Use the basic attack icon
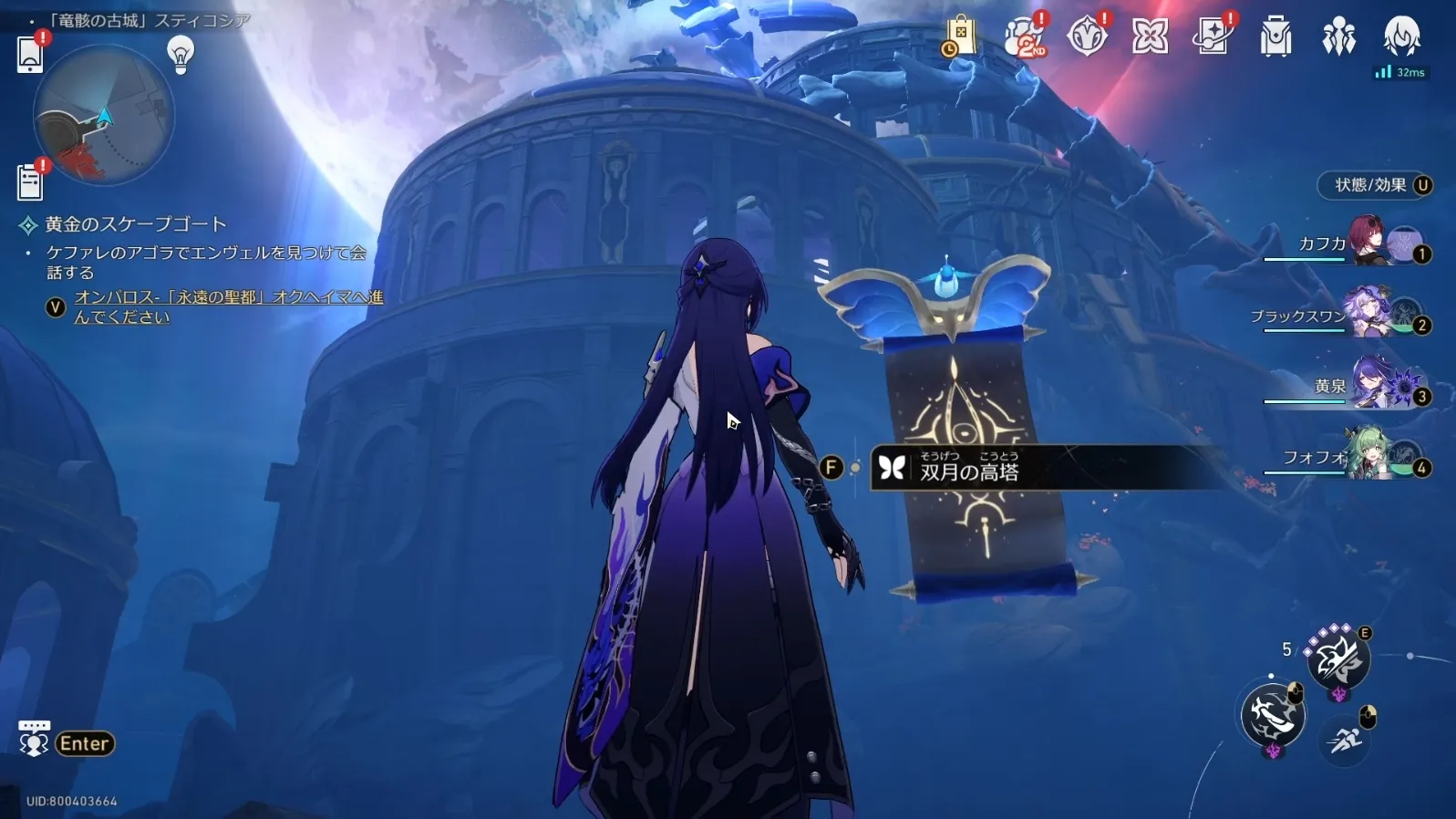The width and height of the screenshot is (1456, 819). coord(1273,715)
